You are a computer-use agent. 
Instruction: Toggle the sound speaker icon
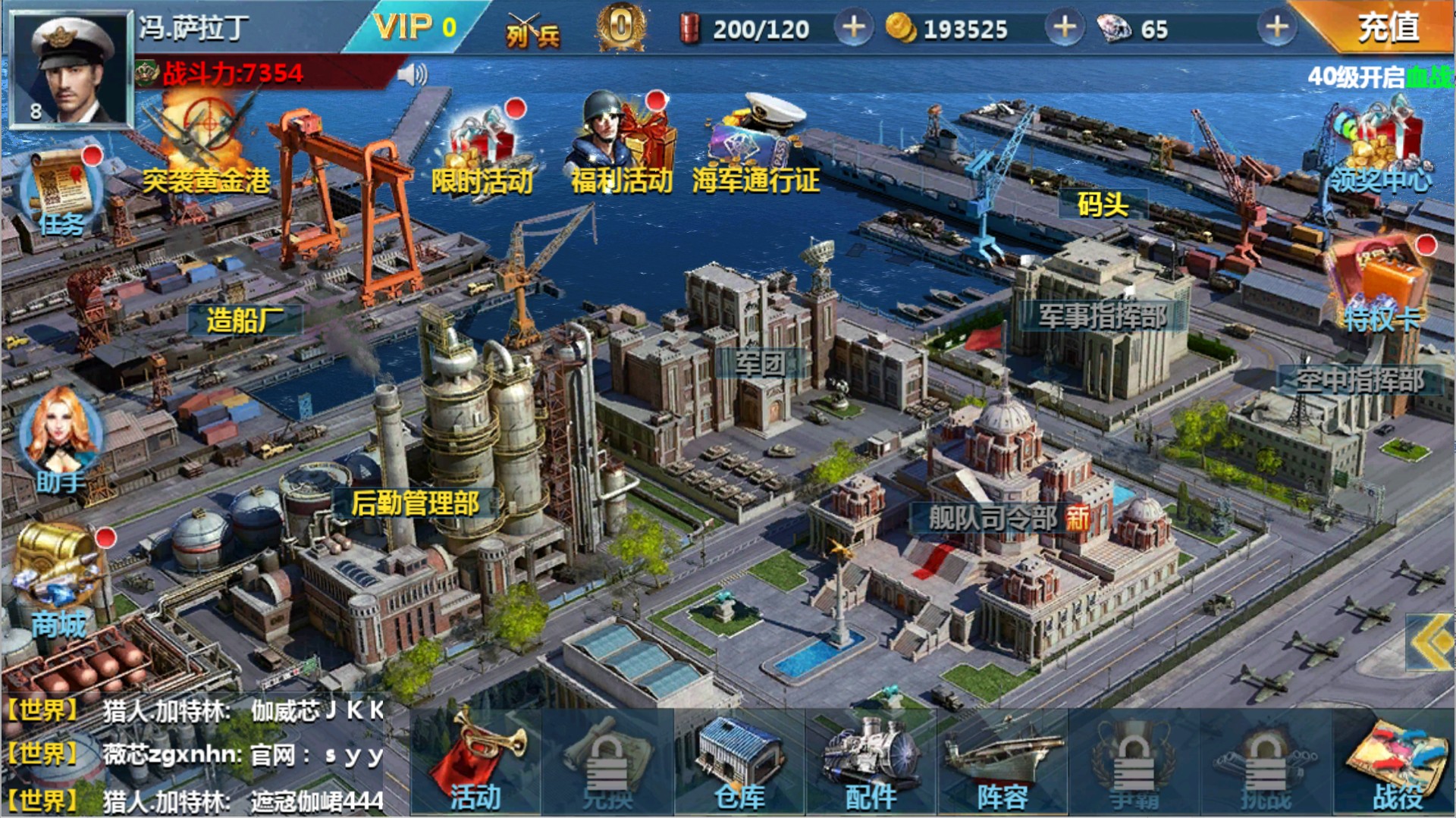[412, 74]
